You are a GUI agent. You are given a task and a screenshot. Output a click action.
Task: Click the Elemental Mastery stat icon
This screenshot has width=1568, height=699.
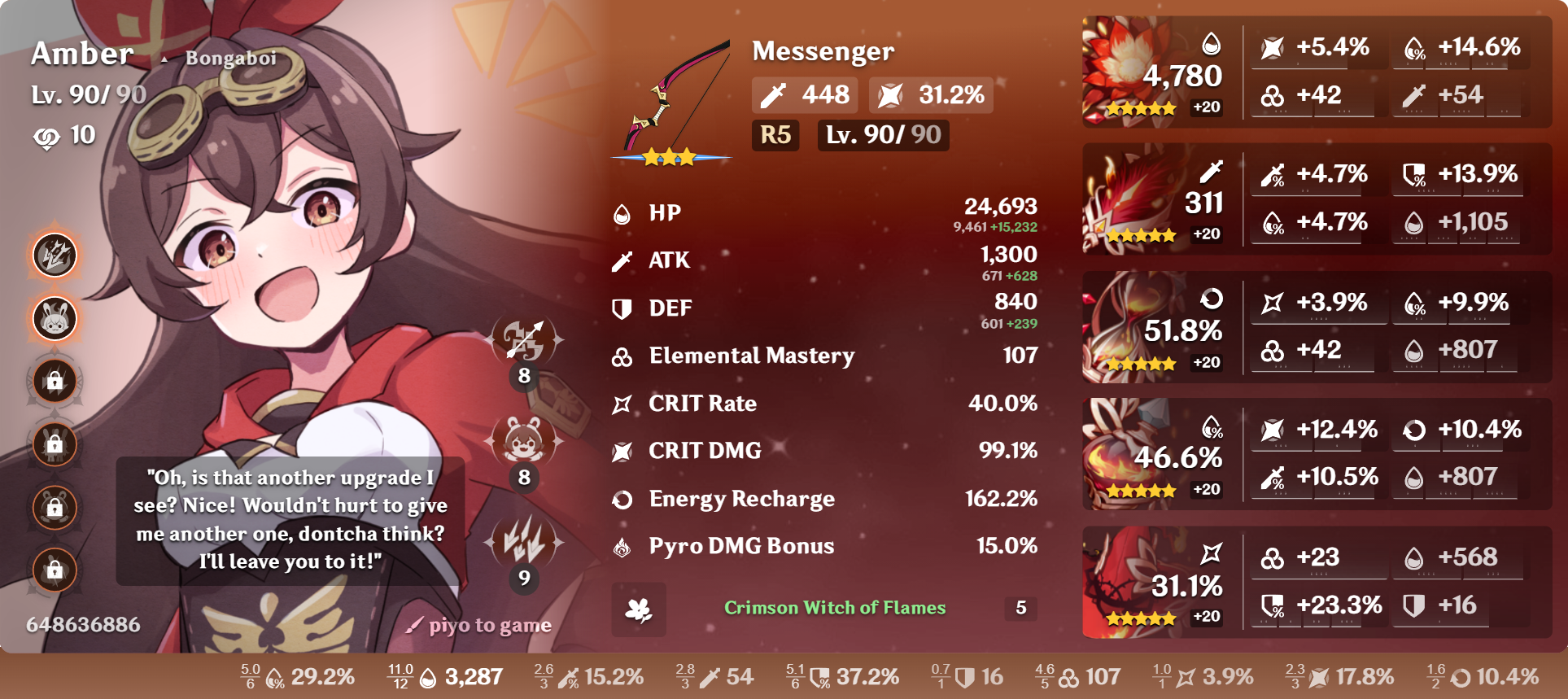(622, 356)
